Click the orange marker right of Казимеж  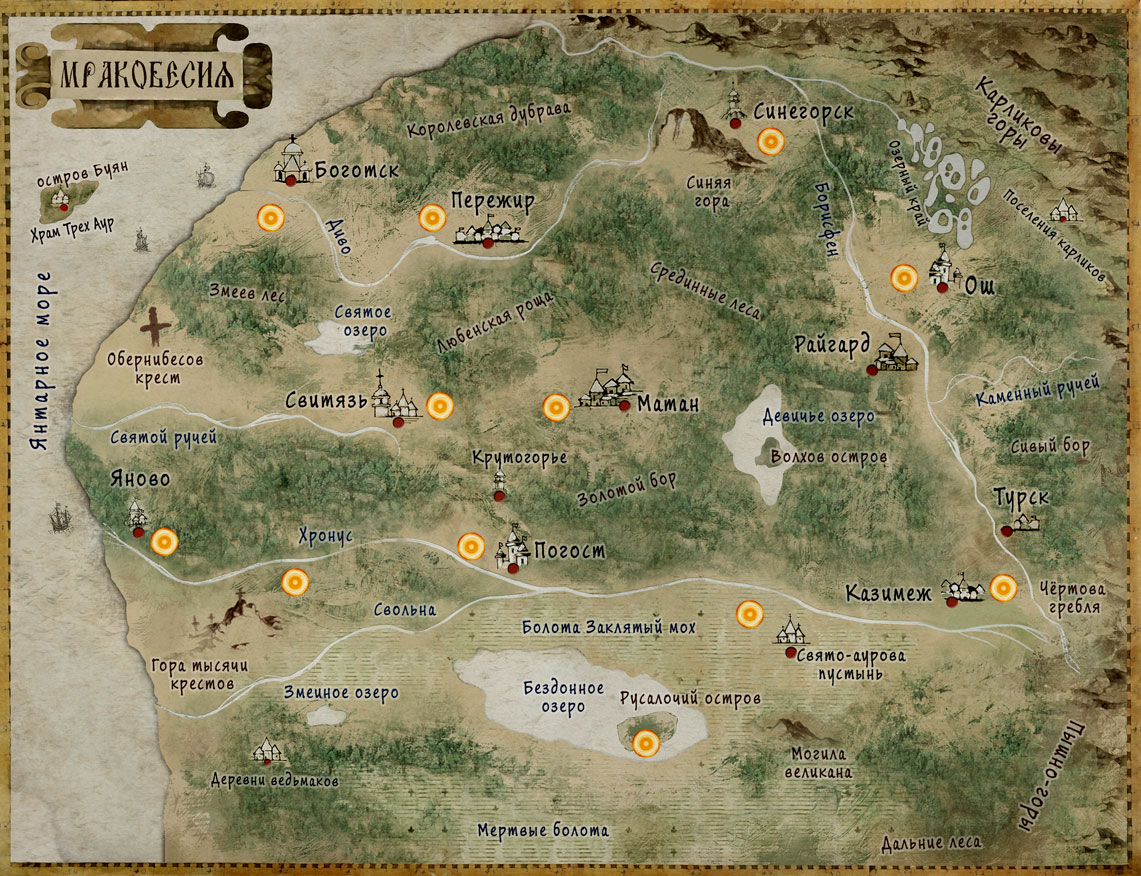coord(1003,588)
